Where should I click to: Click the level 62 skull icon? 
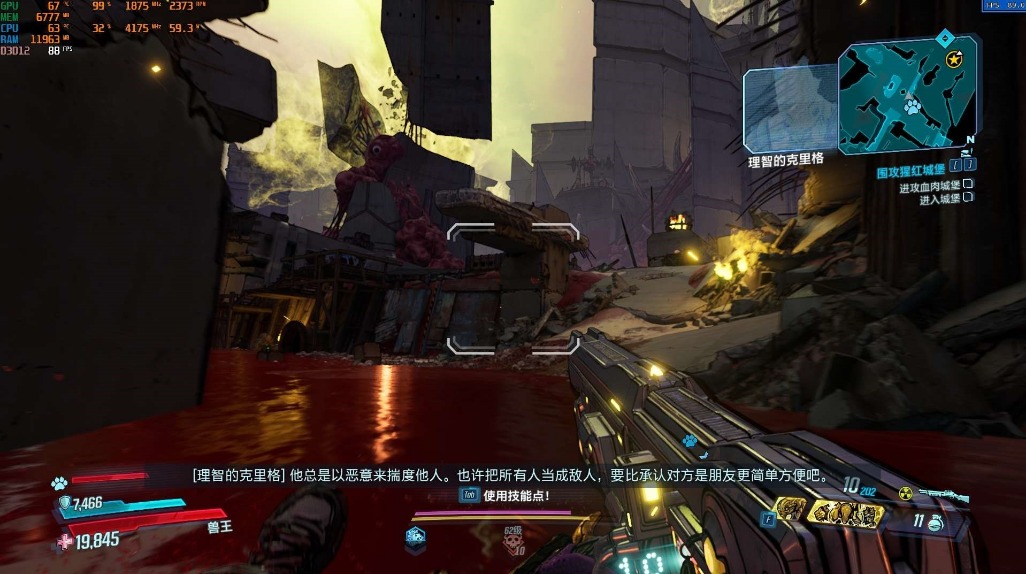coord(513,542)
